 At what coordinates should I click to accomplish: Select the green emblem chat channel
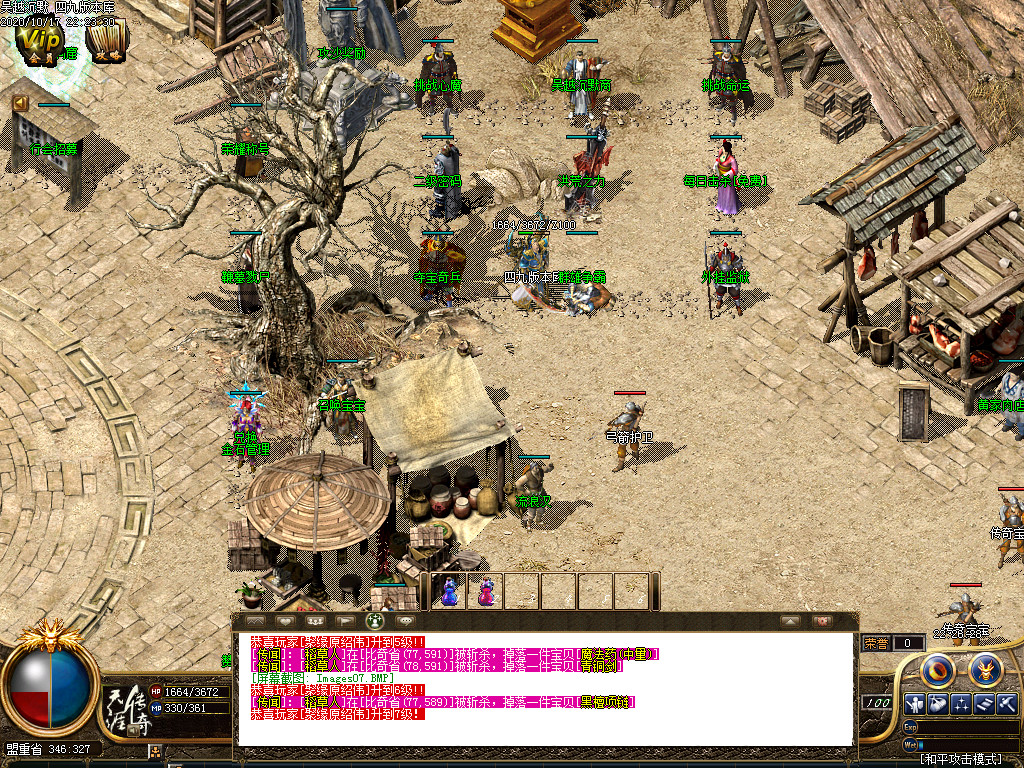pyautogui.click(x=377, y=621)
